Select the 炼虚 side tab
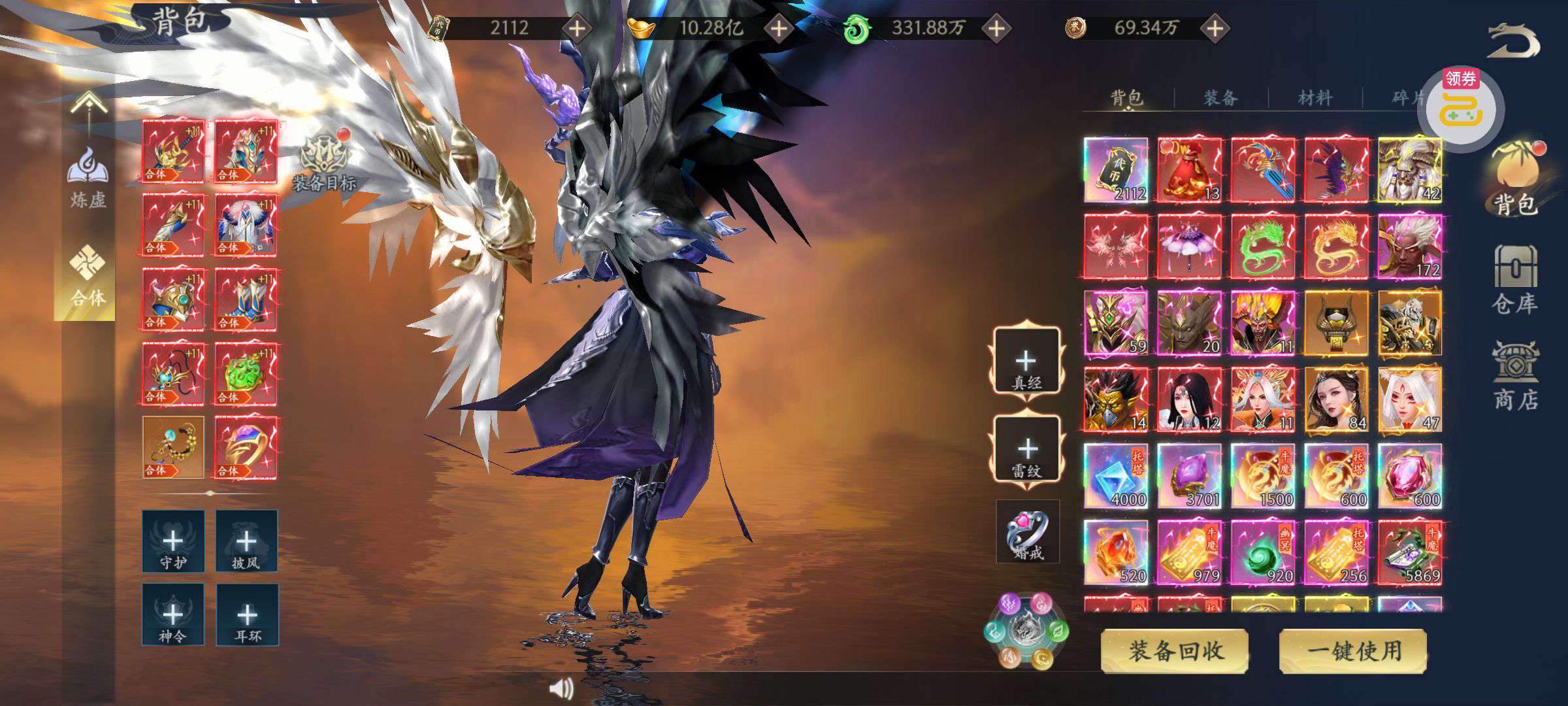 [x=88, y=178]
